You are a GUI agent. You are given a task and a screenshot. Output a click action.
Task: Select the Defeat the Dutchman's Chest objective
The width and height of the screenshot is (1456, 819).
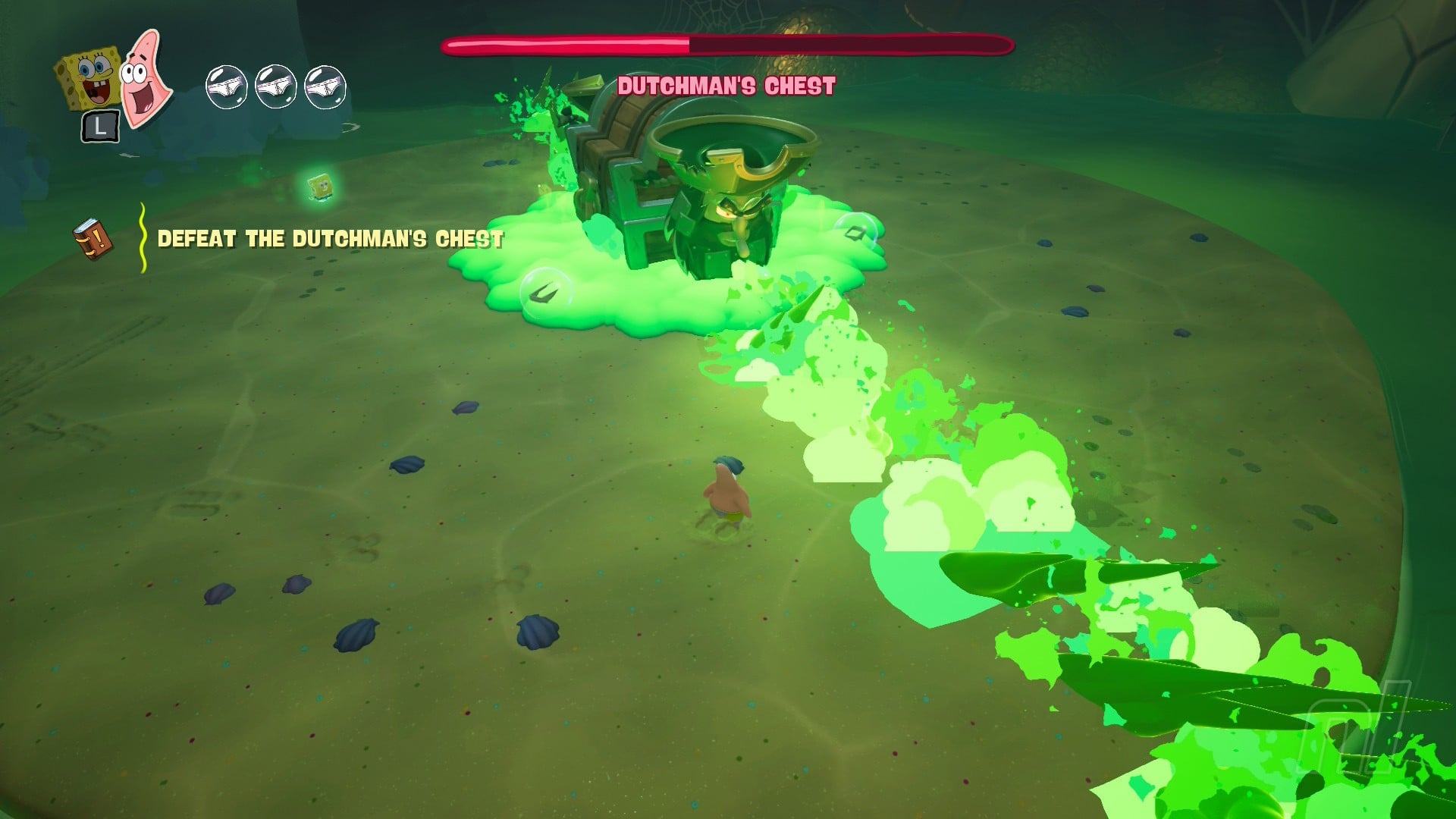point(330,239)
